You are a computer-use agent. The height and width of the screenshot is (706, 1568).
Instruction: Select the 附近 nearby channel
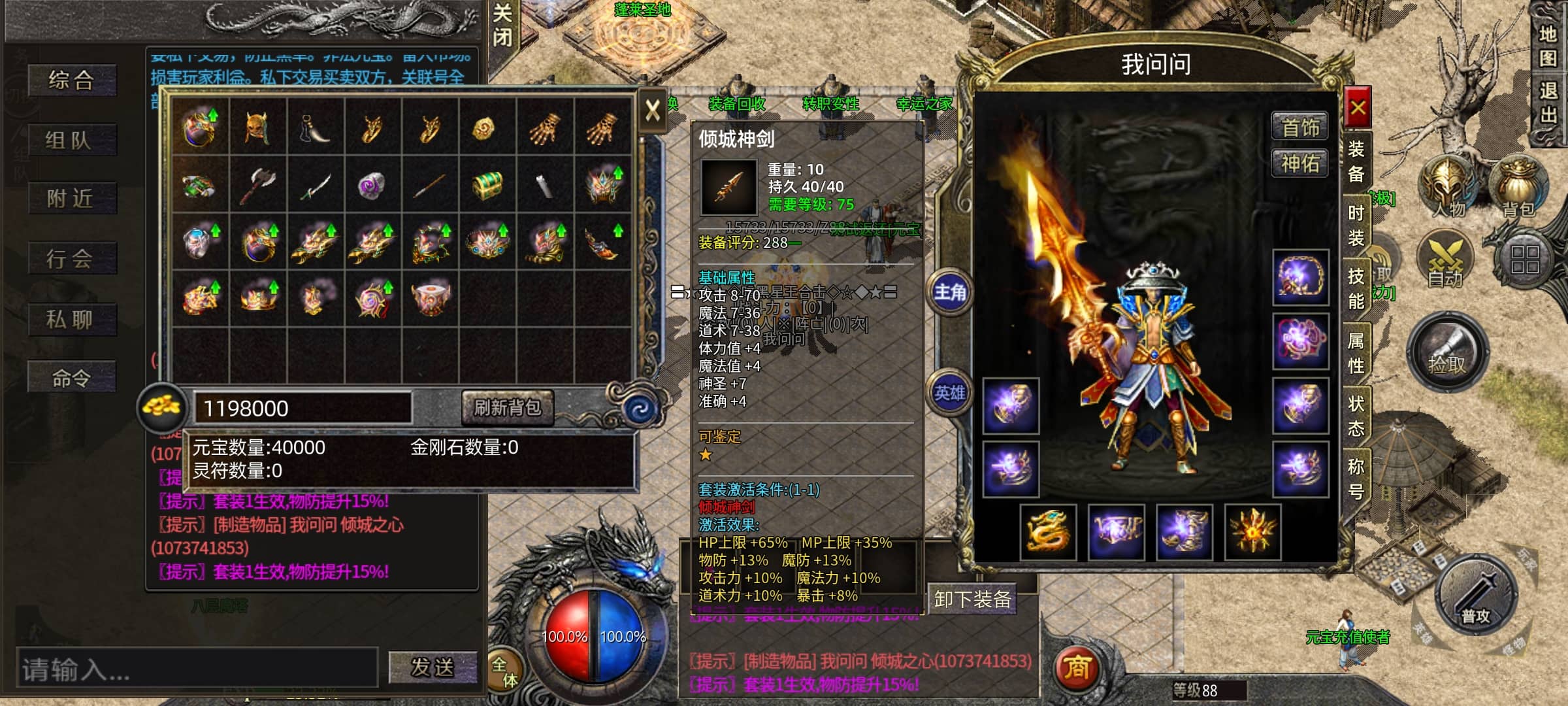(x=72, y=199)
